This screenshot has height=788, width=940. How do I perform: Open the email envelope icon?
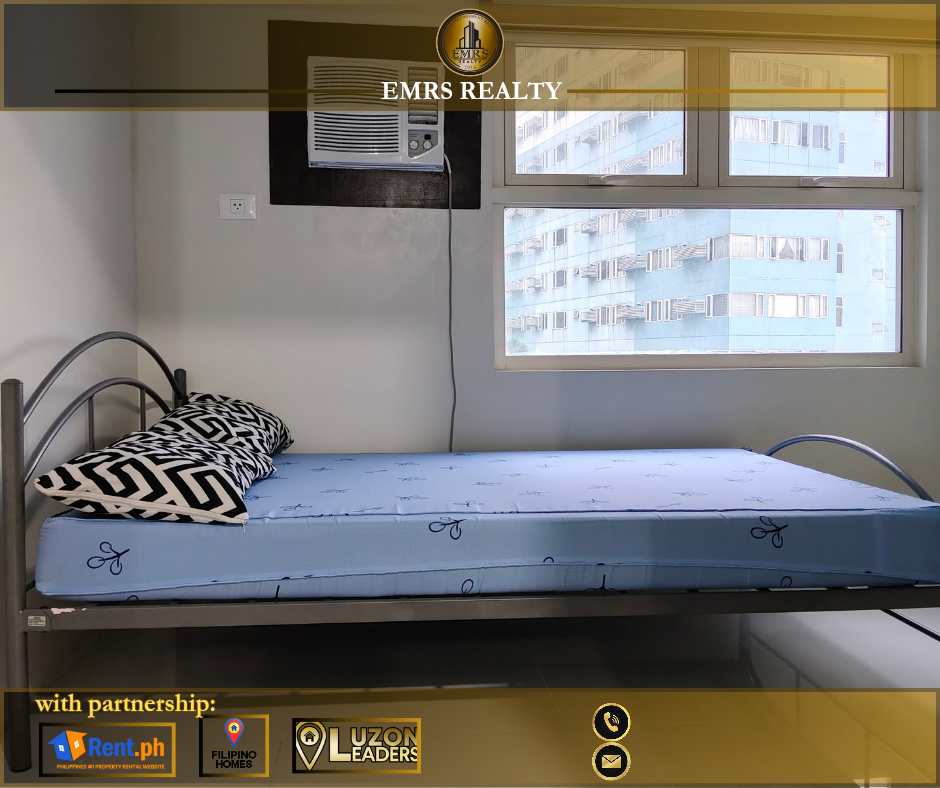pos(611,762)
